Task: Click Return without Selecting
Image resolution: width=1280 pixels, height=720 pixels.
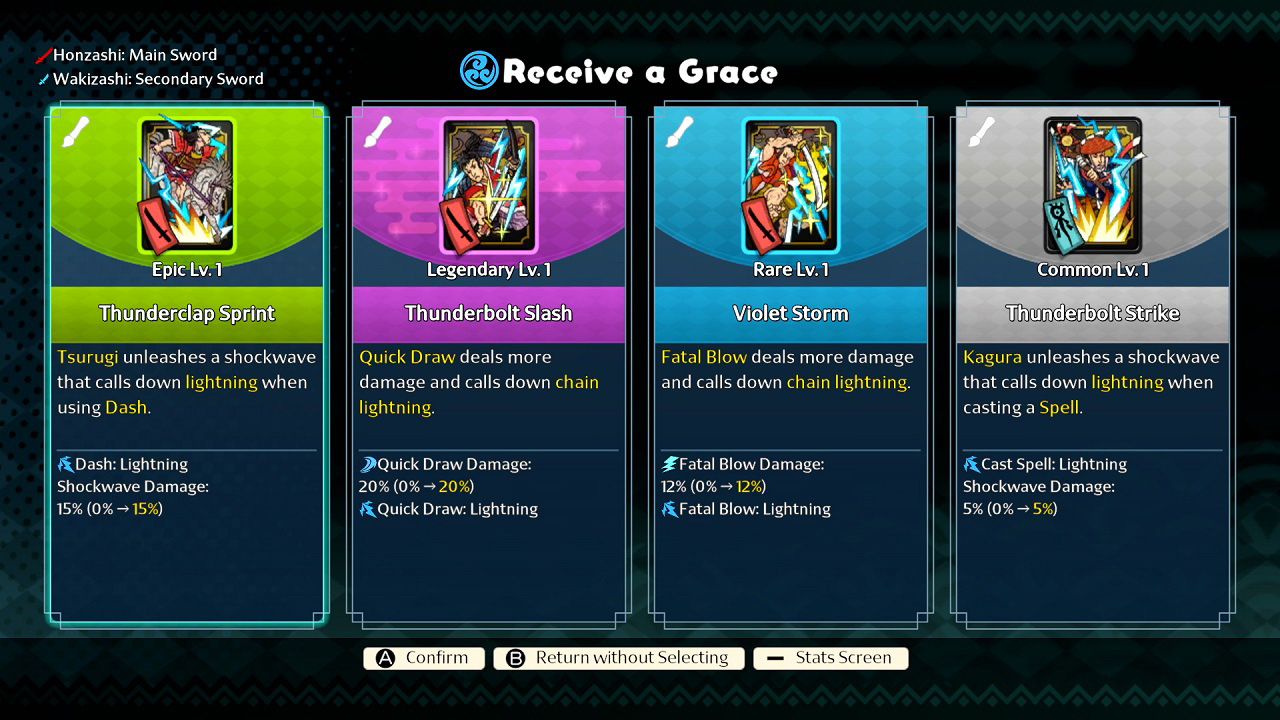Action: pos(618,658)
